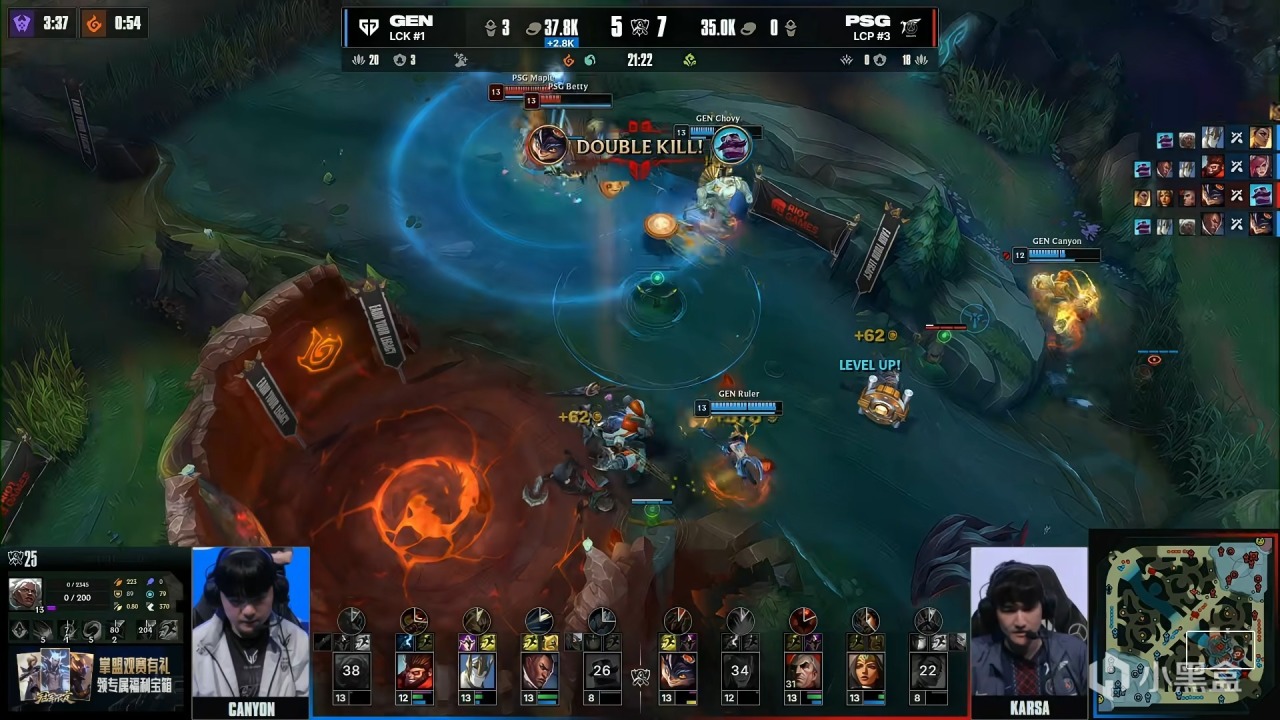Select Leona's portrait in the red team bar
The height and width of the screenshot is (720, 1280).
pyautogui.click(x=865, y=670)
